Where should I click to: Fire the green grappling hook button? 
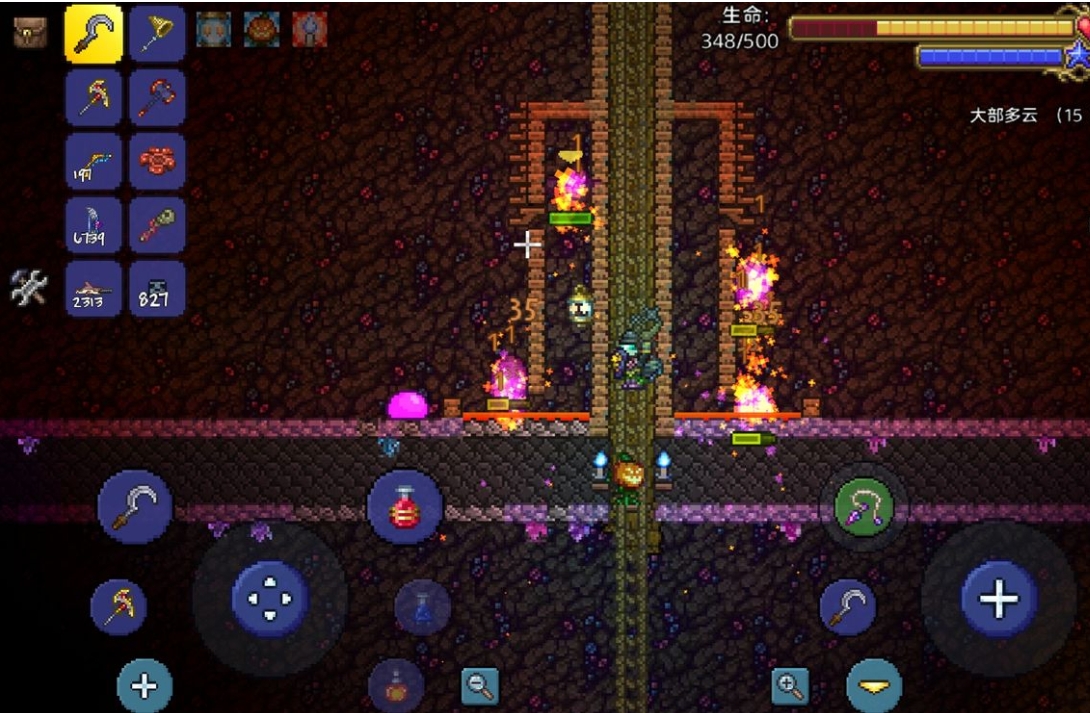(863, 507)
